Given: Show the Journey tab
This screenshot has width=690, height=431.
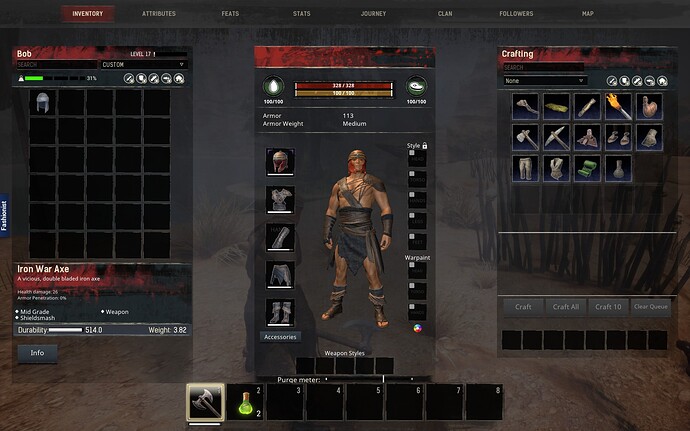Looking at the screenshot, I should (x=372, y=14).
